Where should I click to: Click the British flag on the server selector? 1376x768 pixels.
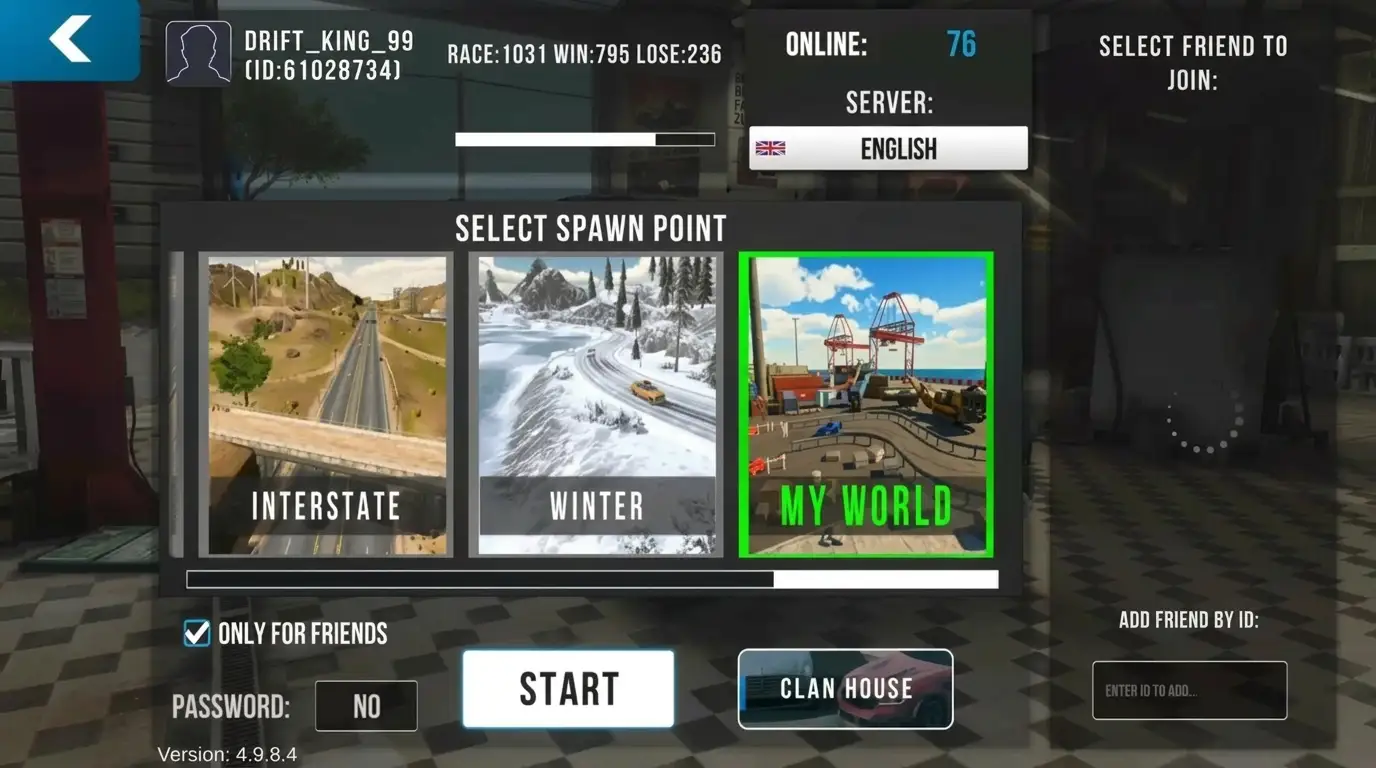[x=770, y=148]
